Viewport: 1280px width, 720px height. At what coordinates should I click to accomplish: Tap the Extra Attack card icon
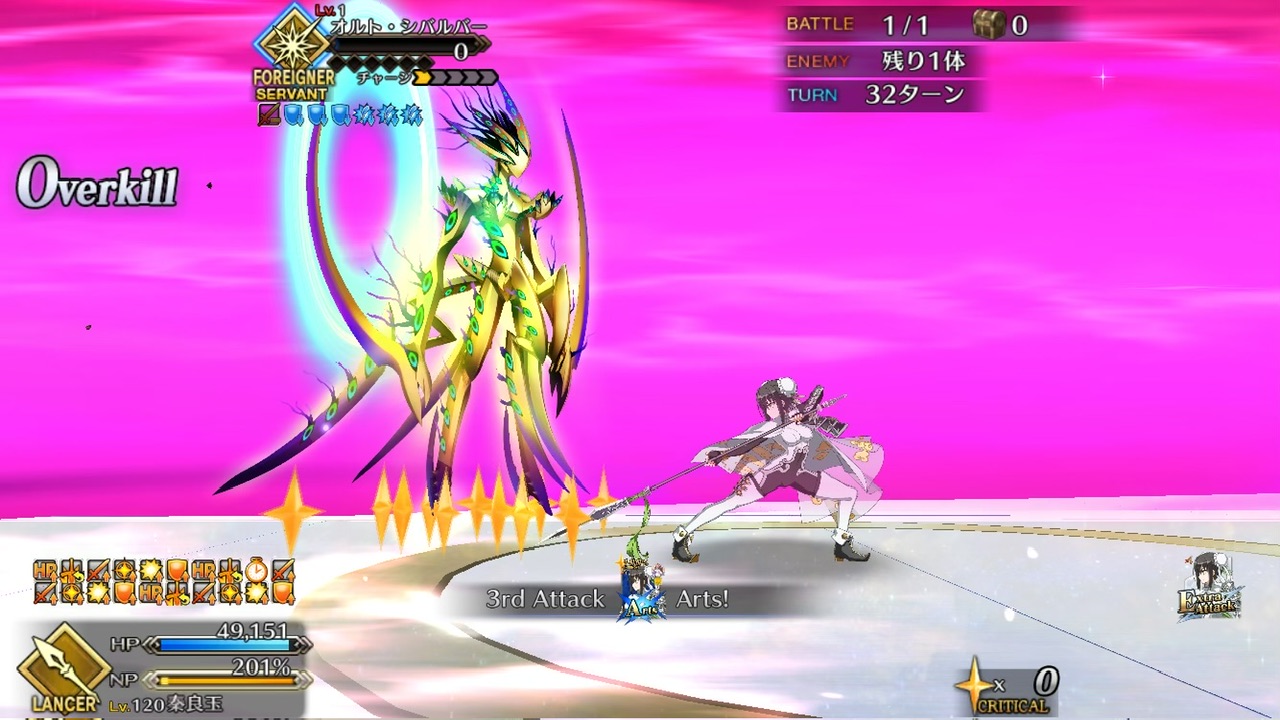click(1211, 589)
